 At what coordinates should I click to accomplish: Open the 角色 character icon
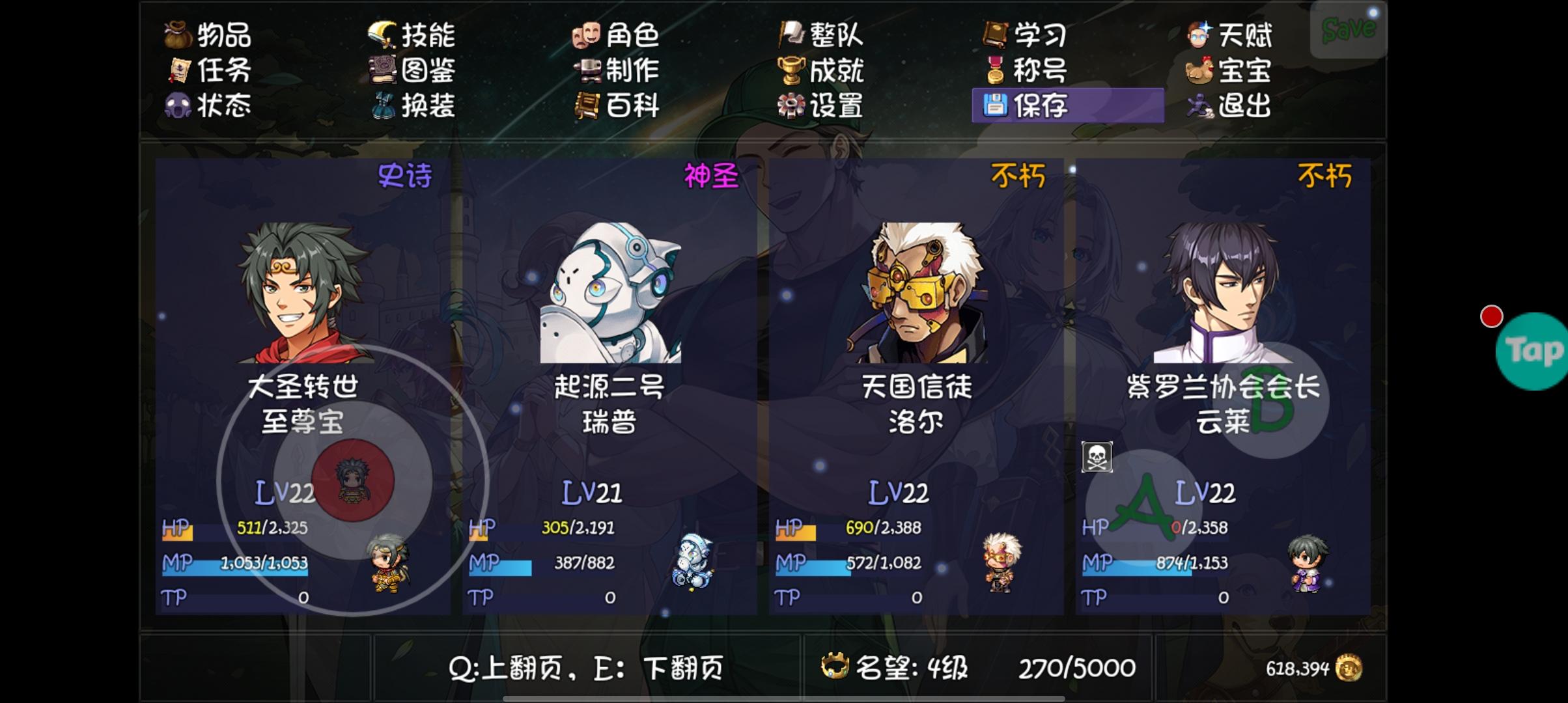[587, 36]
